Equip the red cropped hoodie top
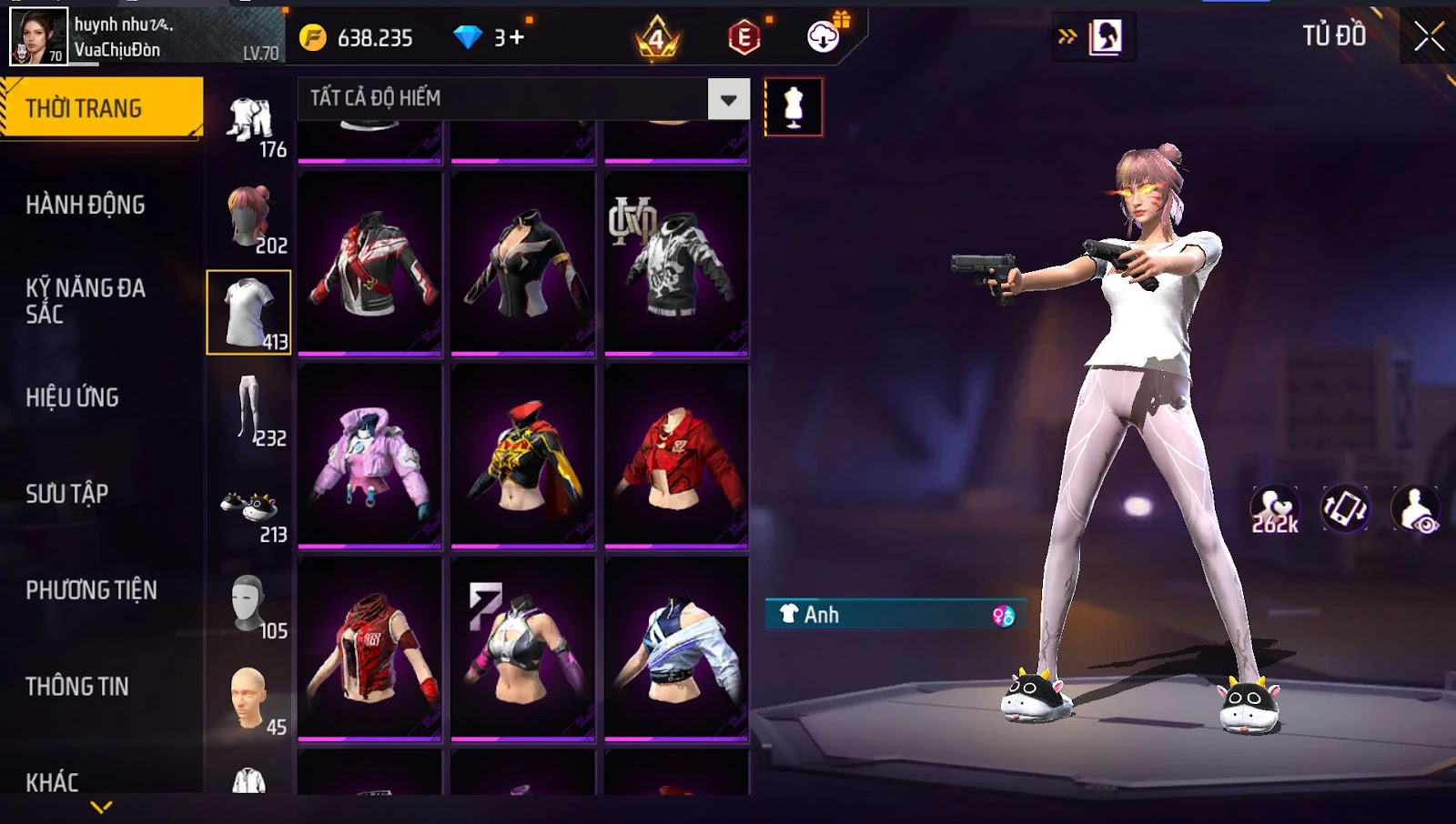 pyautogui.click(x=676, y=456)
